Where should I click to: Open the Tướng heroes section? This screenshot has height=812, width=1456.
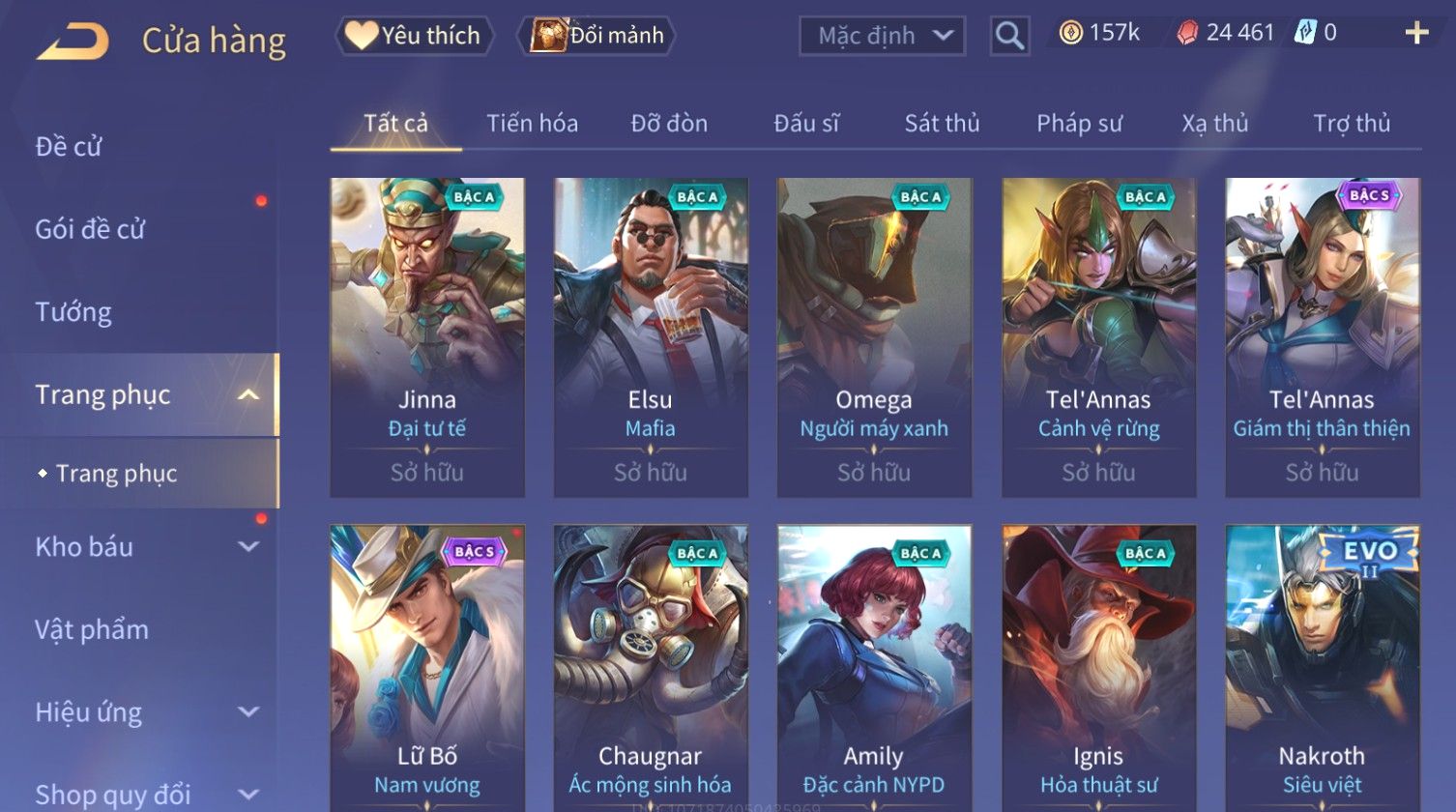pyautogui.click(x=73, y=312)
